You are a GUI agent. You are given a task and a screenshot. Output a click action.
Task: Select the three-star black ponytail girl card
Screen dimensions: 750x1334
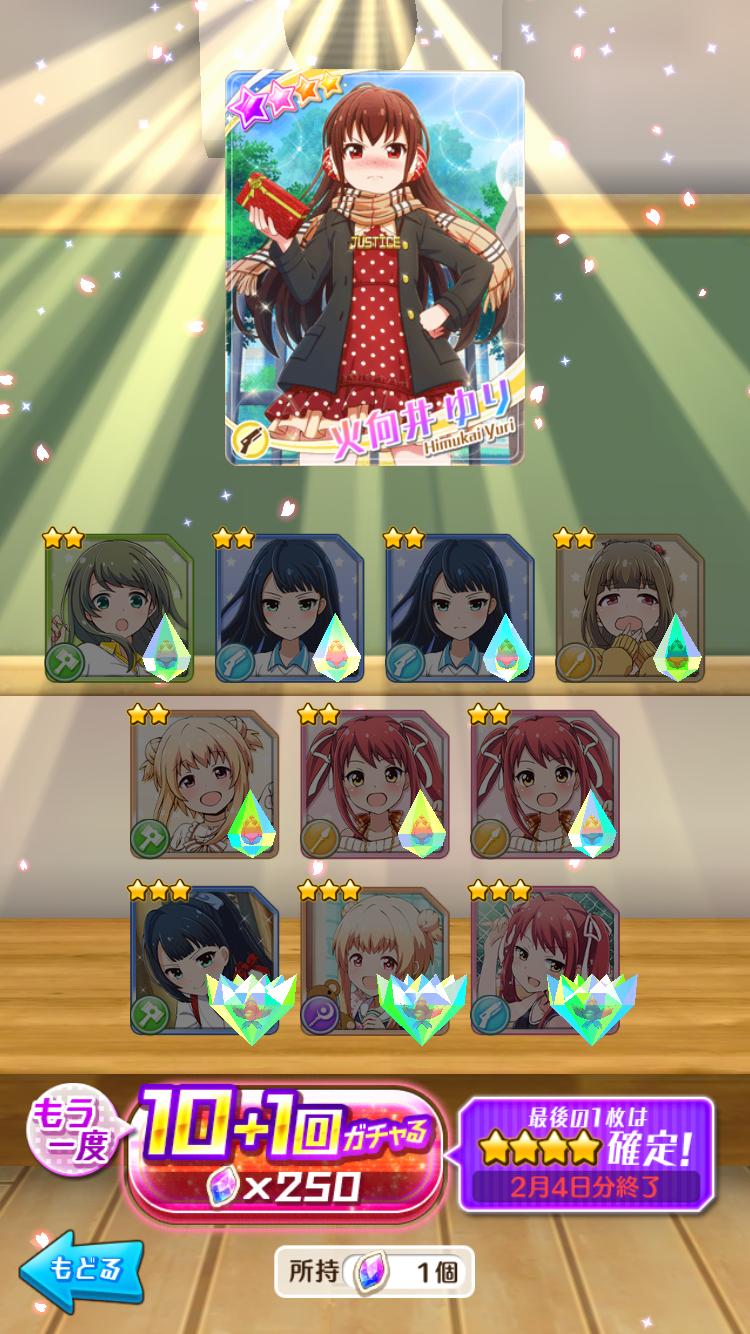[204, 960]
